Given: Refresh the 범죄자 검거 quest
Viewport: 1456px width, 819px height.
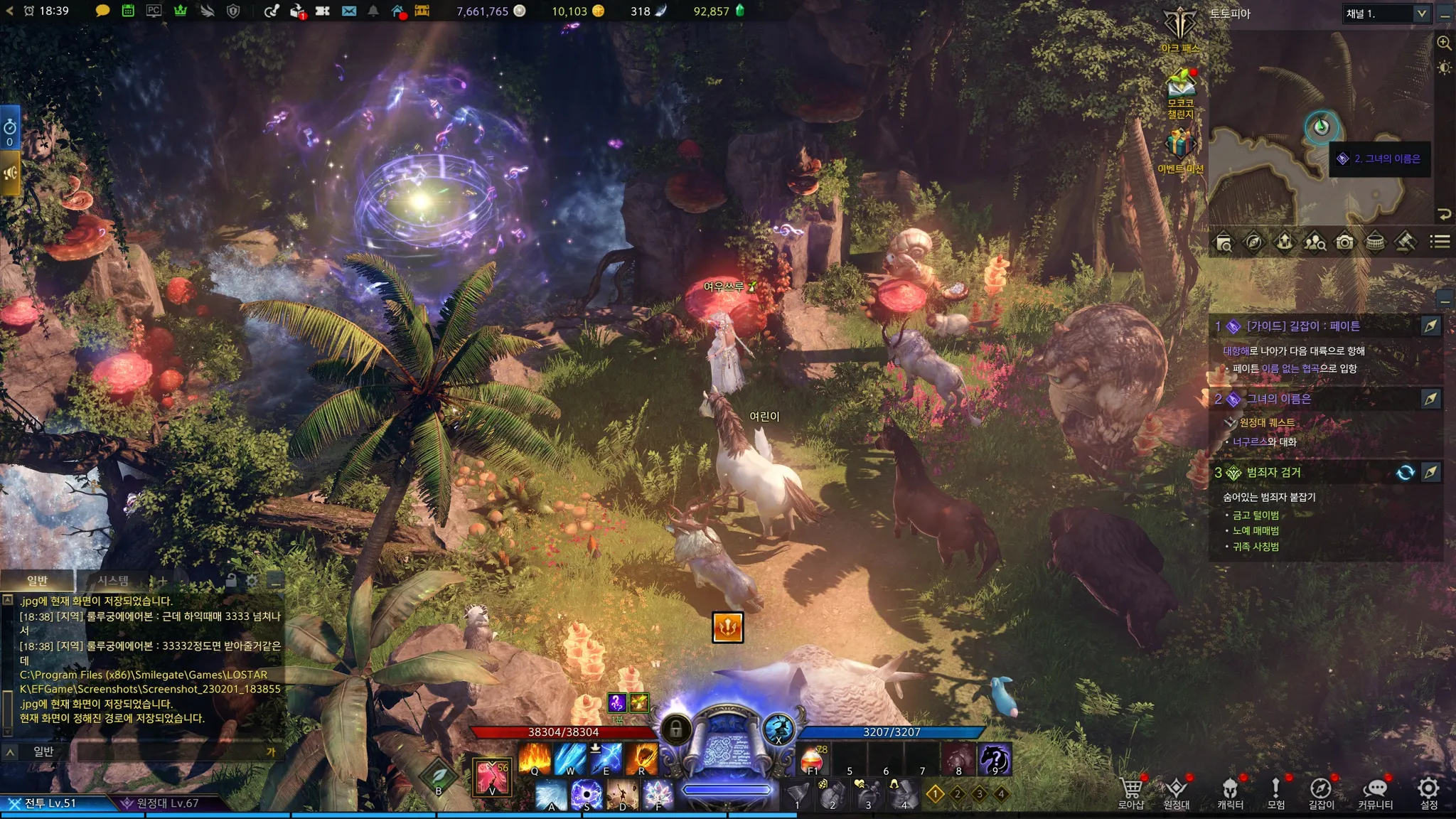Looking at the screenshot, I should pos(1405,473).
